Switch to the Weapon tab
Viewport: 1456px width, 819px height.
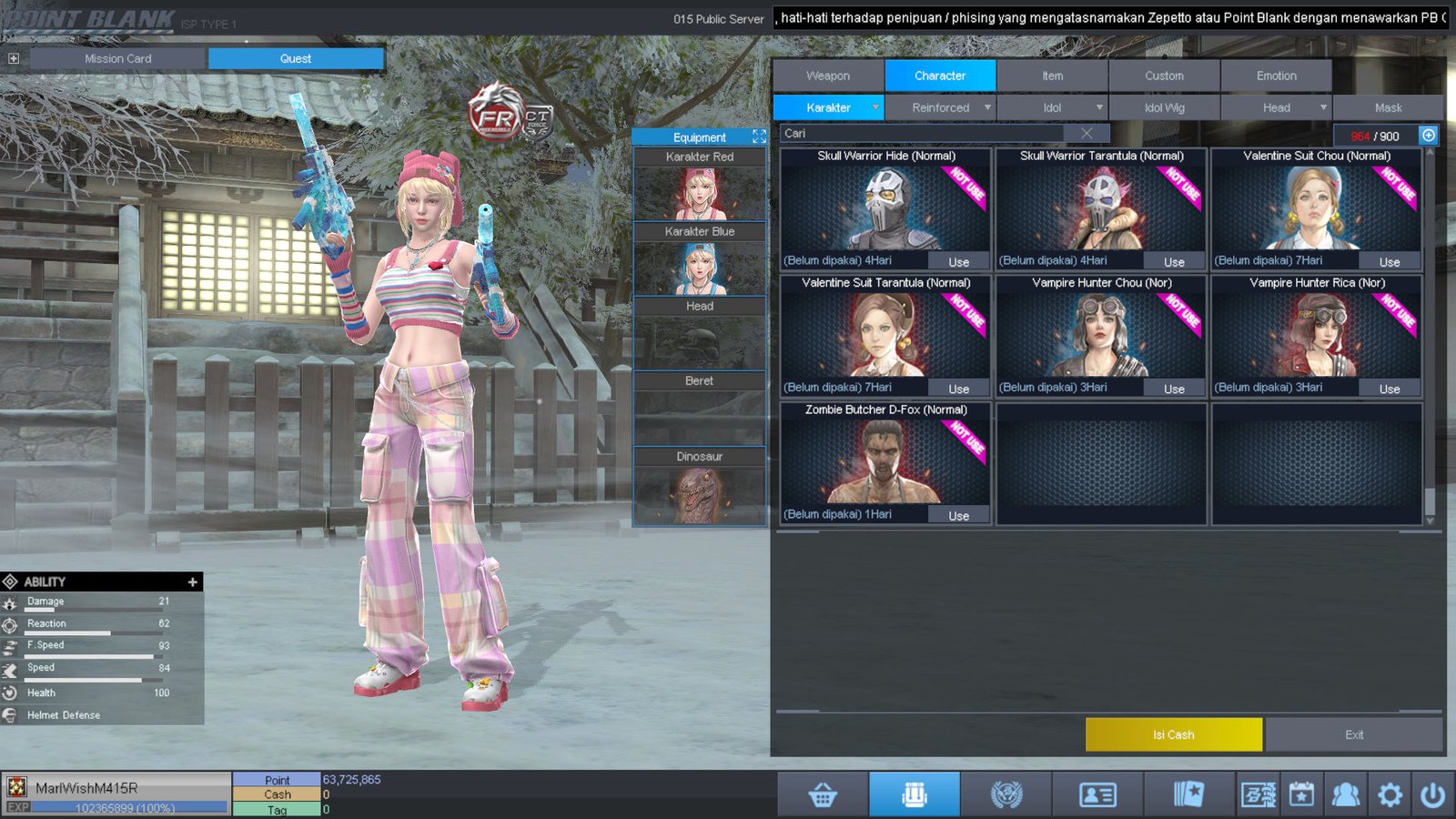827,76
